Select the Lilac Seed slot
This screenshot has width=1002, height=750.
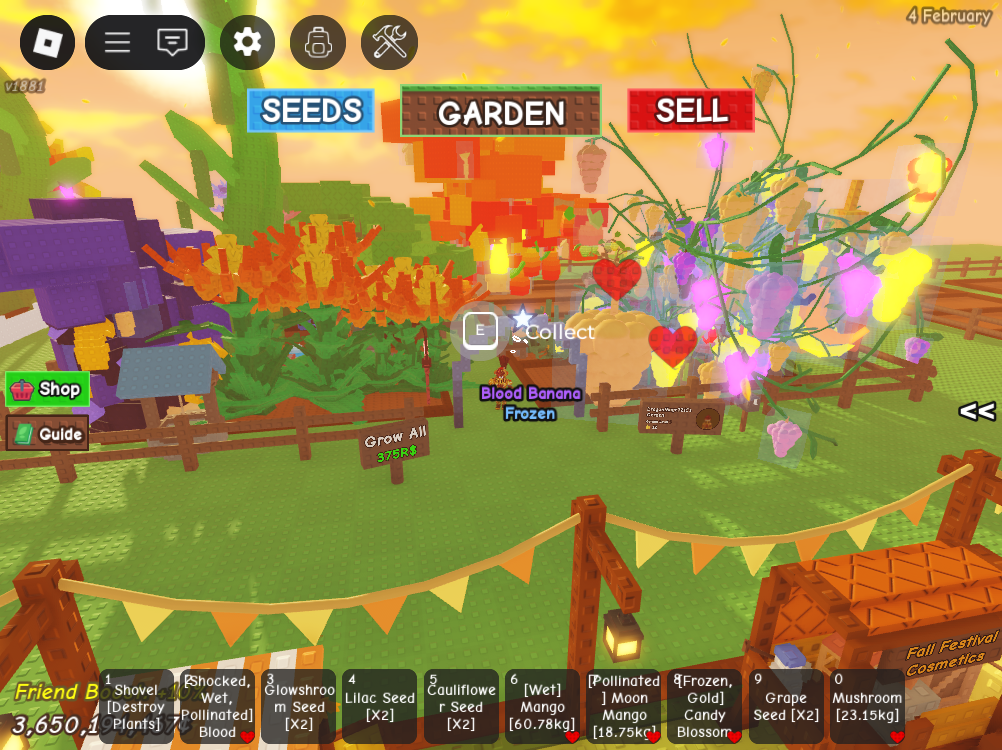[x=379, y=706]
